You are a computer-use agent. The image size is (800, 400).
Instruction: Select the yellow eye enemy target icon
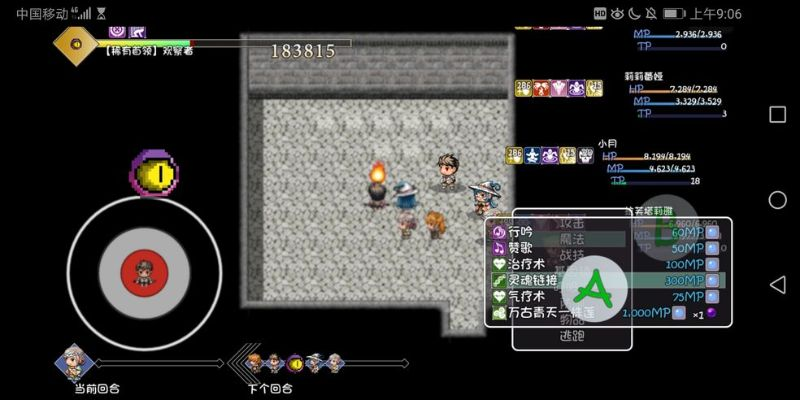[x=154, y=173]
